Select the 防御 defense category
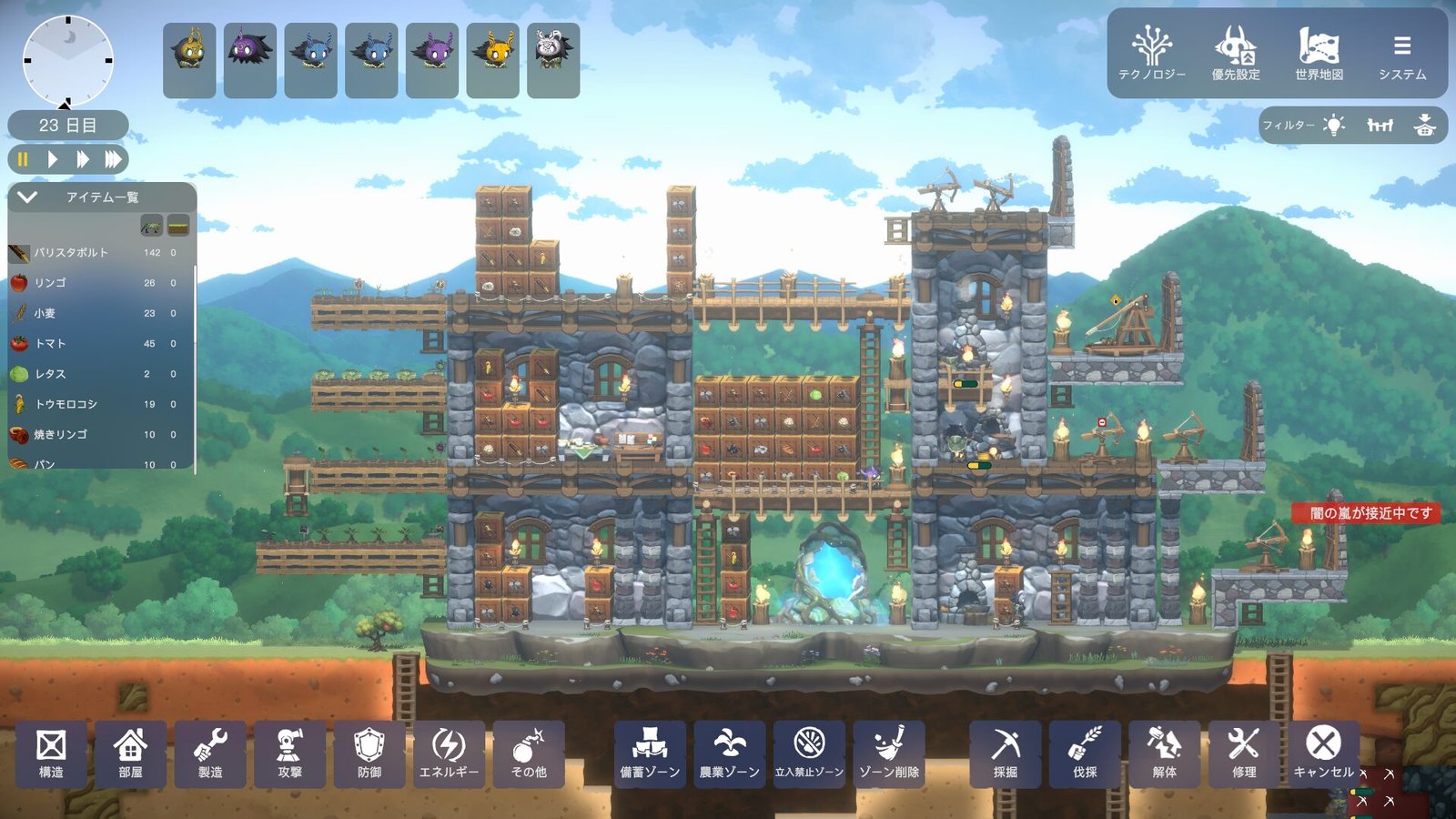 (x=369, y=753)
